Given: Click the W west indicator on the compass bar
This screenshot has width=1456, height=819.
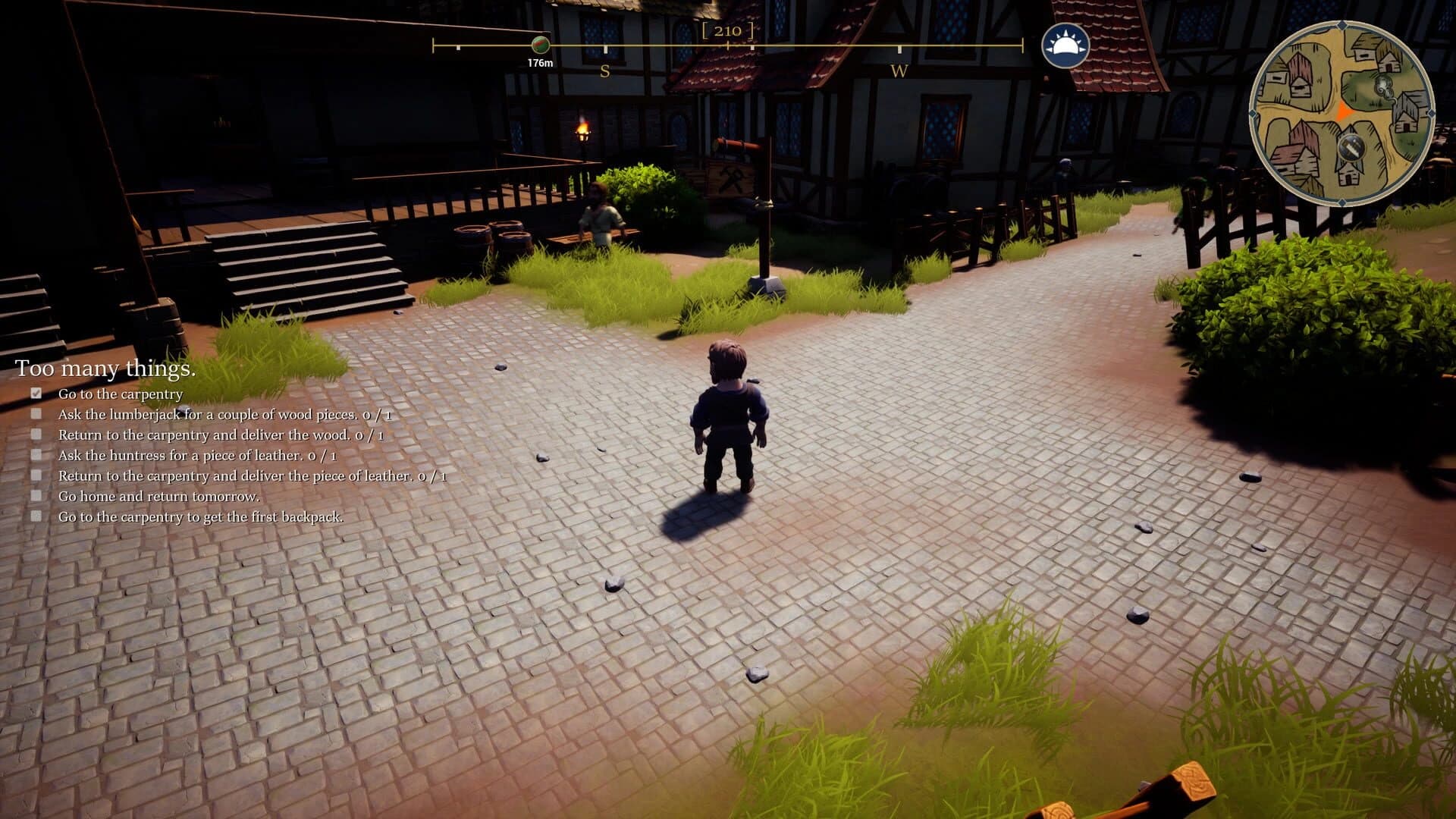Looking at the screenshot, I should pos(899,70).
